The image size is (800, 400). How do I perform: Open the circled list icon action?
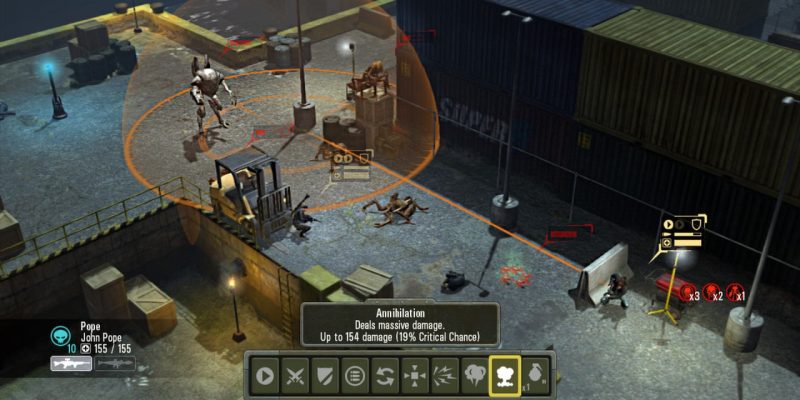[x=355, y=375]
